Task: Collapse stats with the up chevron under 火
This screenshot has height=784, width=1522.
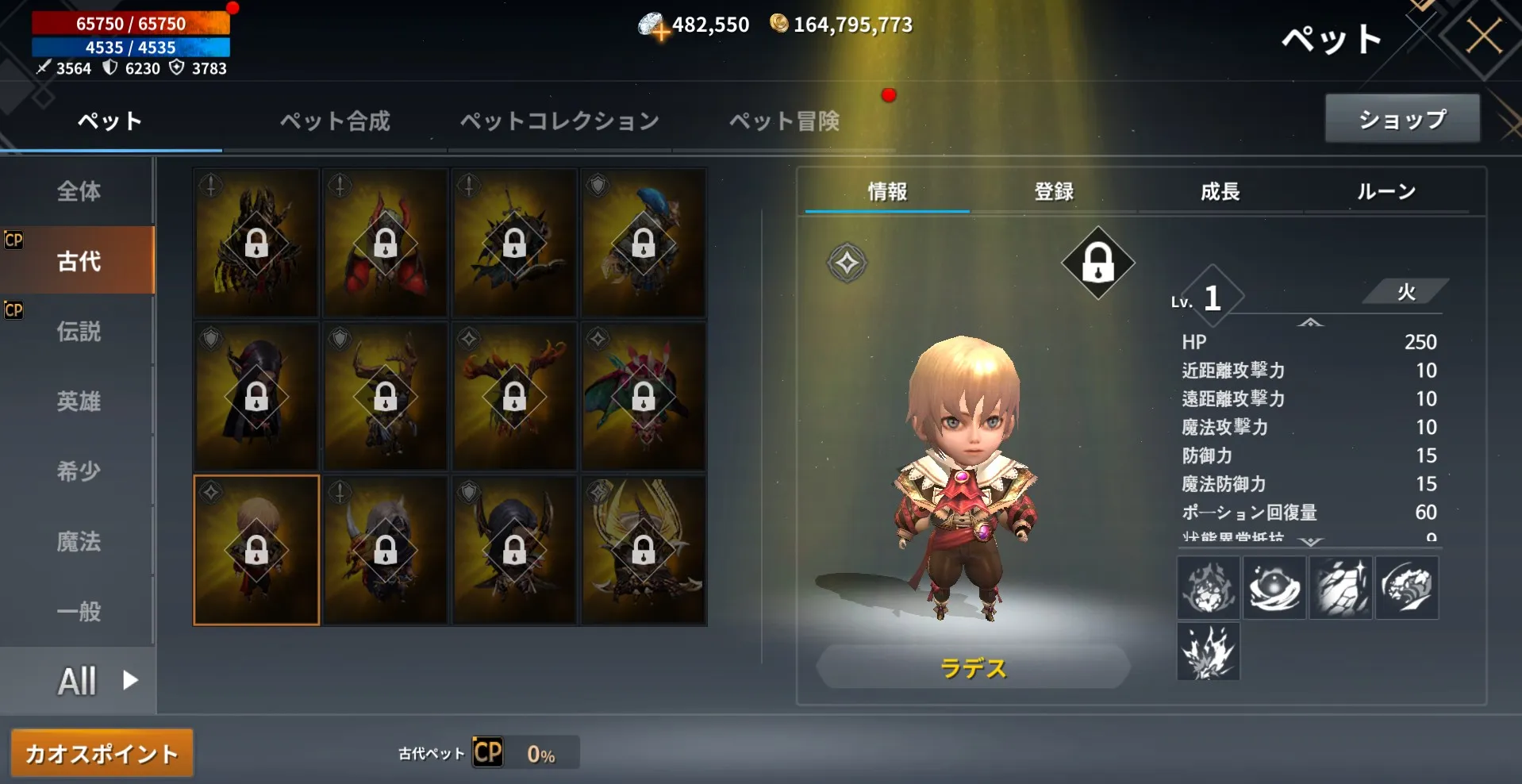Action: [1309, 324]
